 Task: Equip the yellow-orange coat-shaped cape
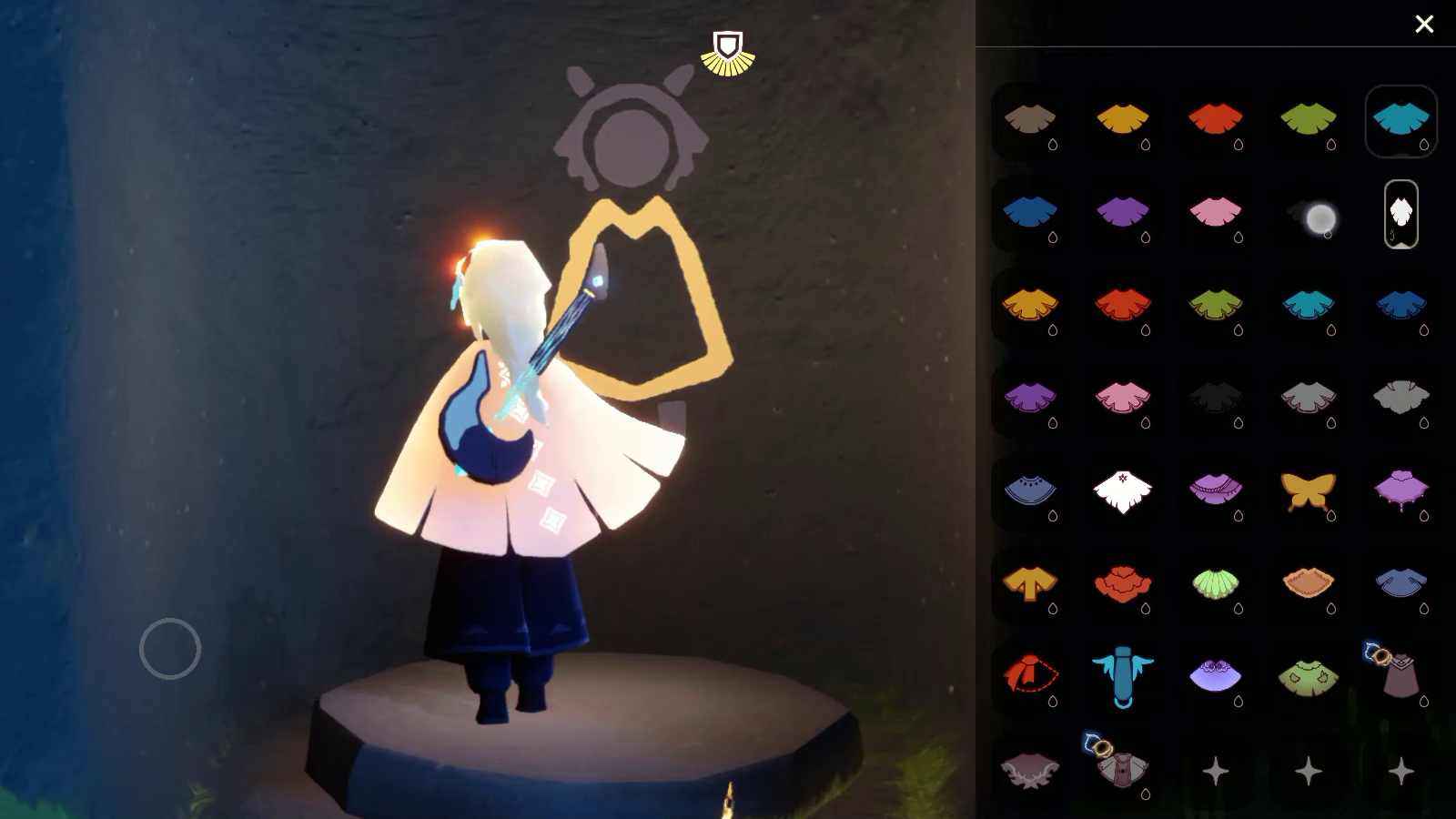1029,583
